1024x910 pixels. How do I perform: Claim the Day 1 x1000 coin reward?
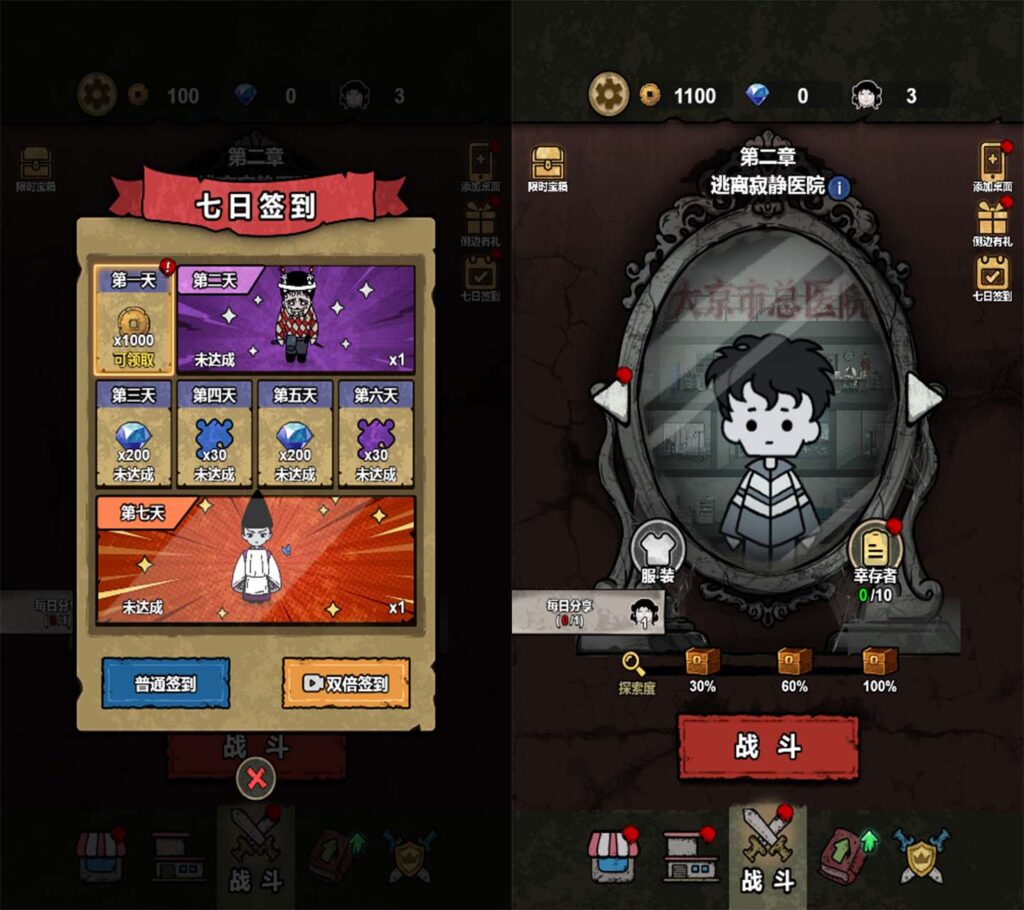pyautogui.click(x=134, y=320)
